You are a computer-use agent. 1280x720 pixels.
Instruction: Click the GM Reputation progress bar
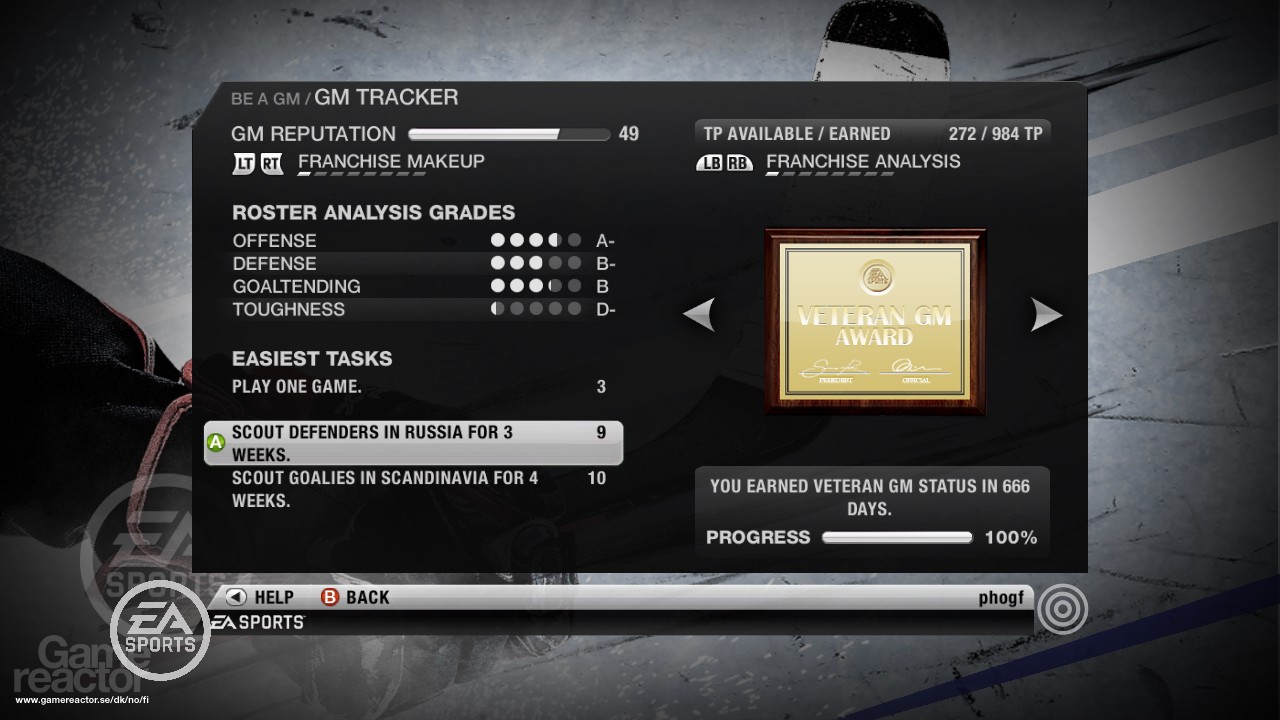pyautogui.click(x=508, y=133)
